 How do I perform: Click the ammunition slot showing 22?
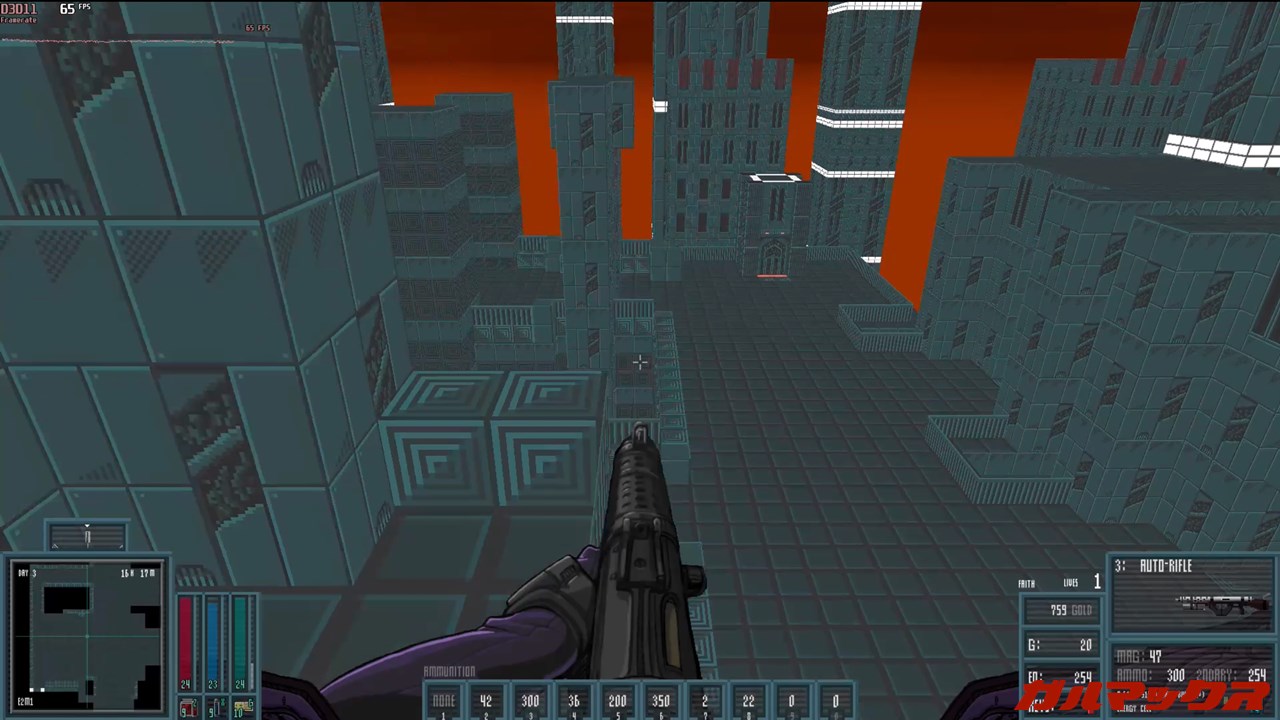coord(748,702)
